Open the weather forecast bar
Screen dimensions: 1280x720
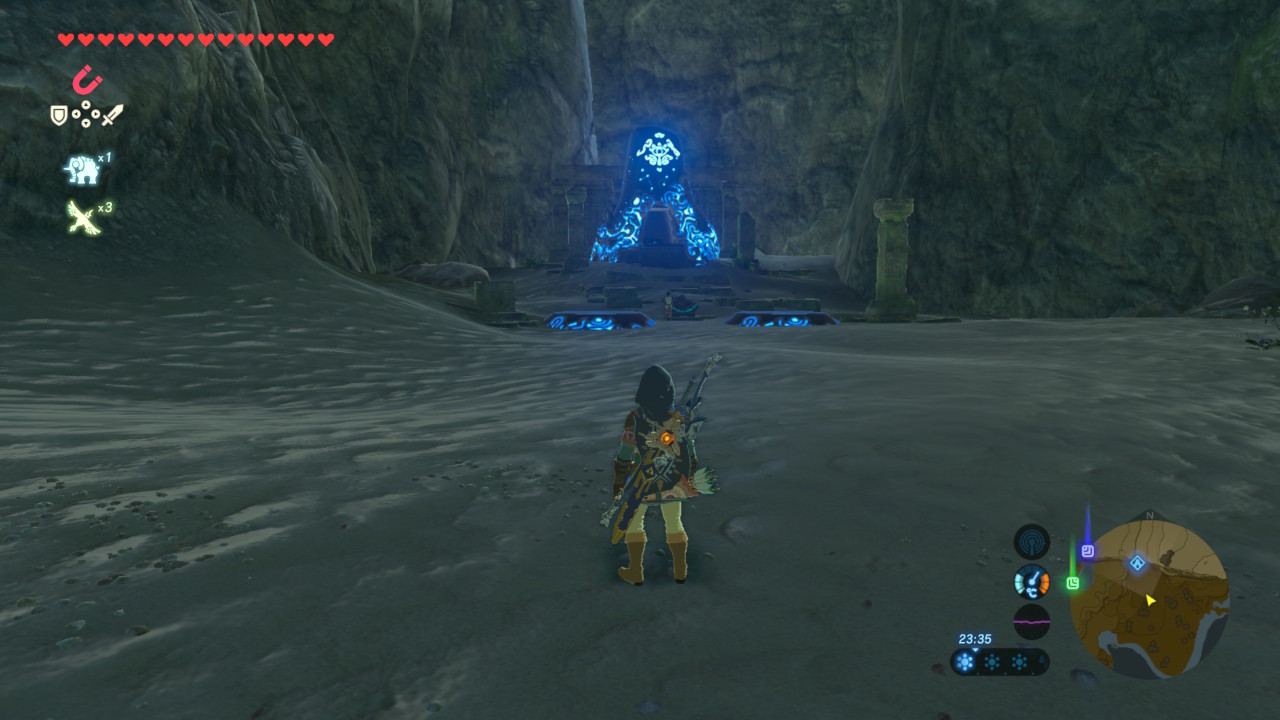click(x=1000, y=662)
